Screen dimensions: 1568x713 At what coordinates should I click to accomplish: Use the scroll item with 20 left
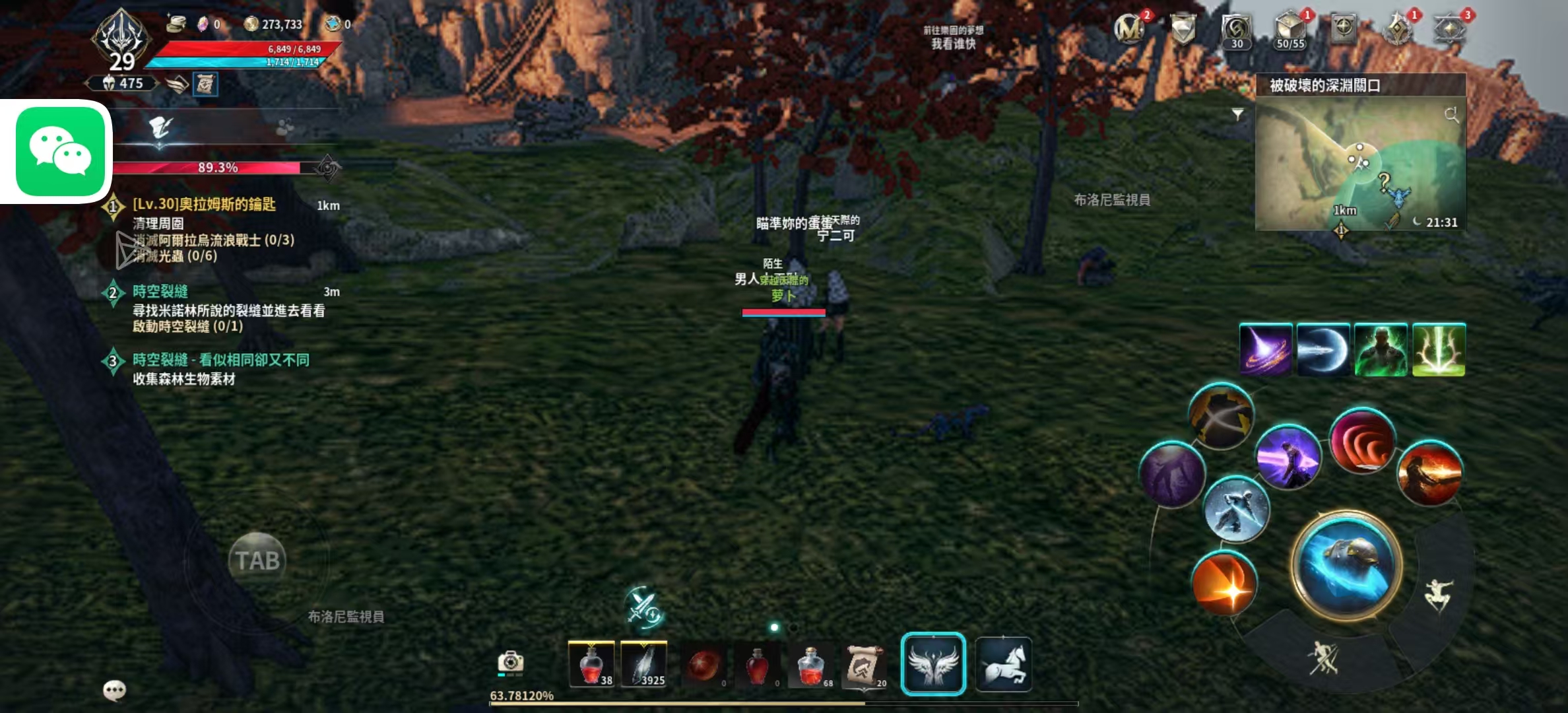pyautogui.click(x=864, y=663)
